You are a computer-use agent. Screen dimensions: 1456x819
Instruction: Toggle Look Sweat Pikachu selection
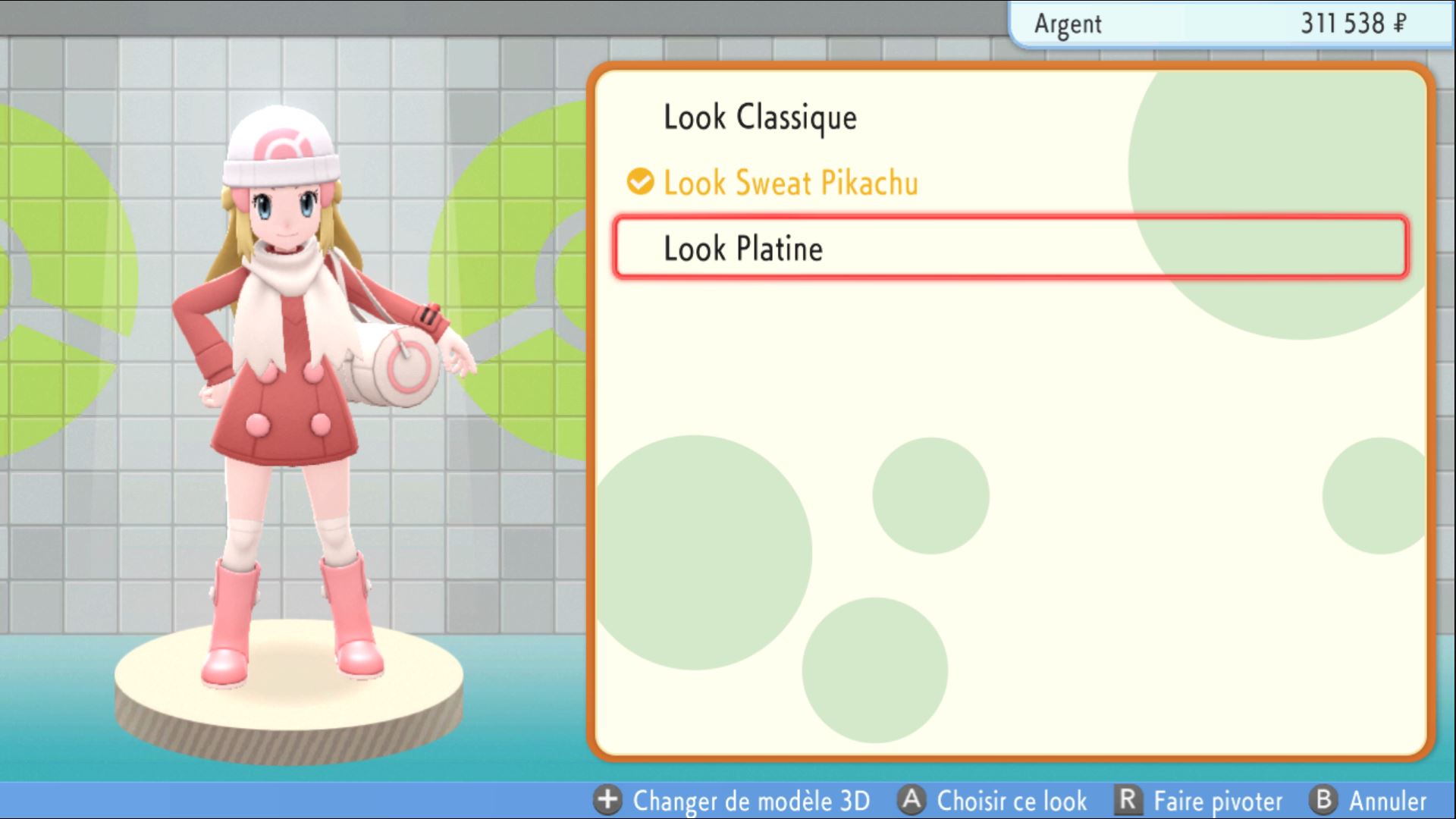tap(789, 182)
